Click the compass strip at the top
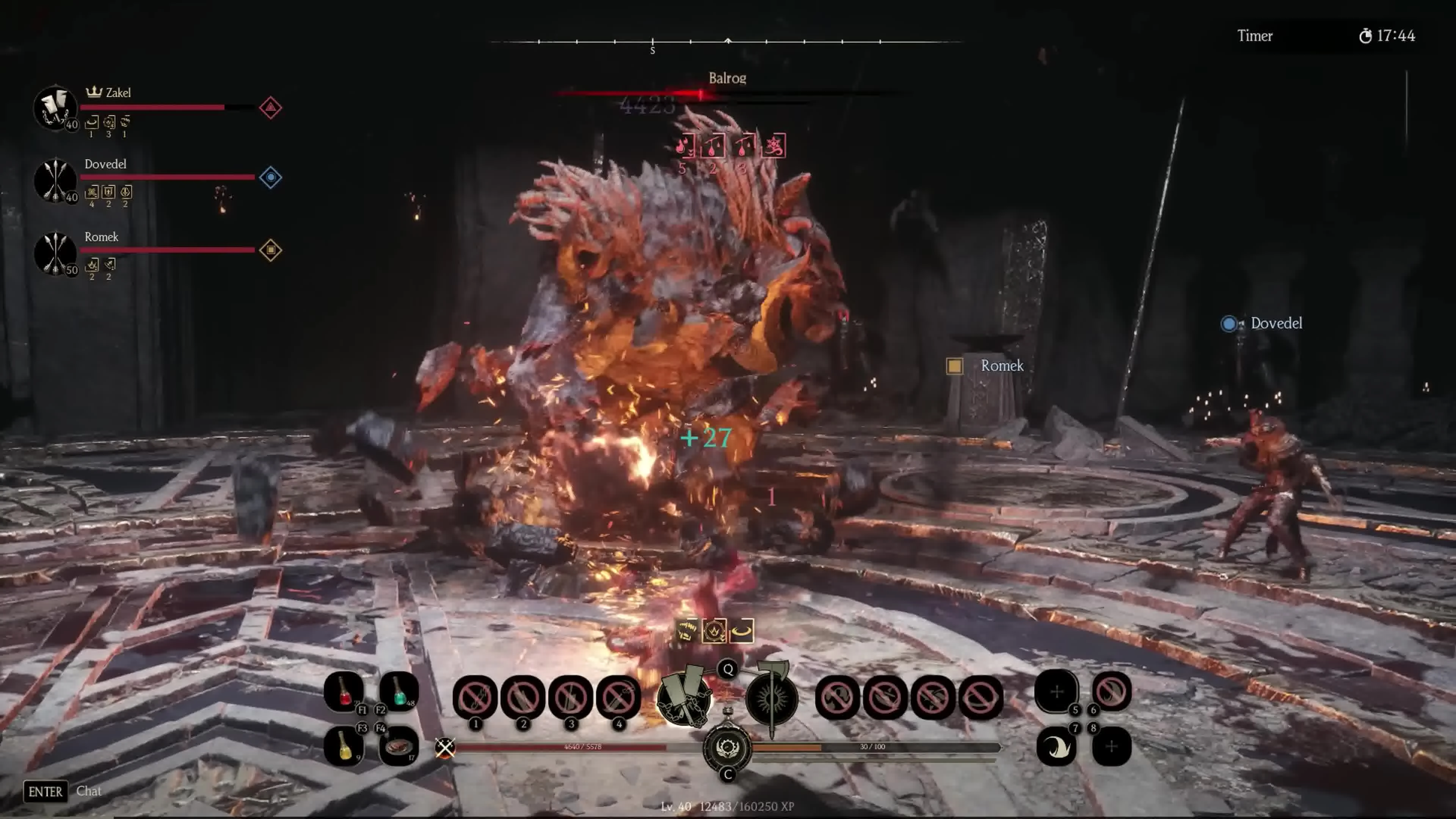This screenshot has width=1456, height=819. pos(727,42)
